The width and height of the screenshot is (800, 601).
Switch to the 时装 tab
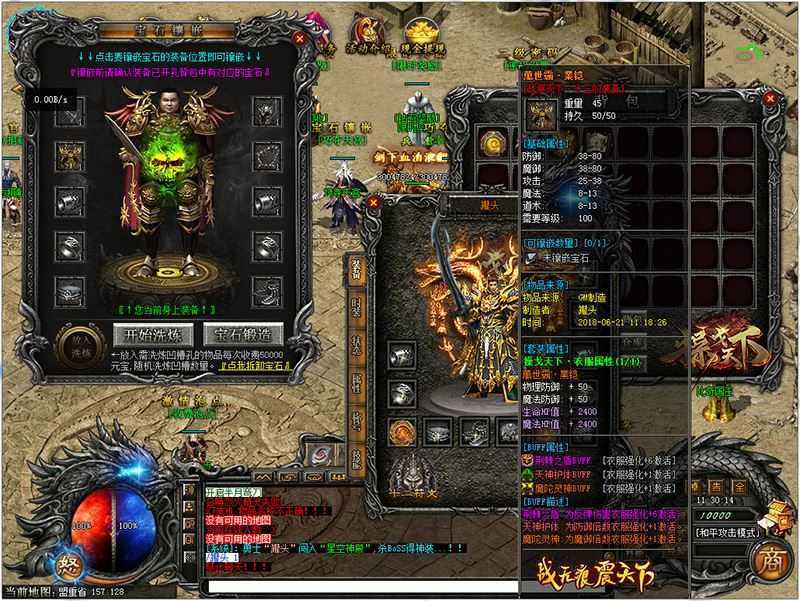pyautogui.click(x=356, y=310)
